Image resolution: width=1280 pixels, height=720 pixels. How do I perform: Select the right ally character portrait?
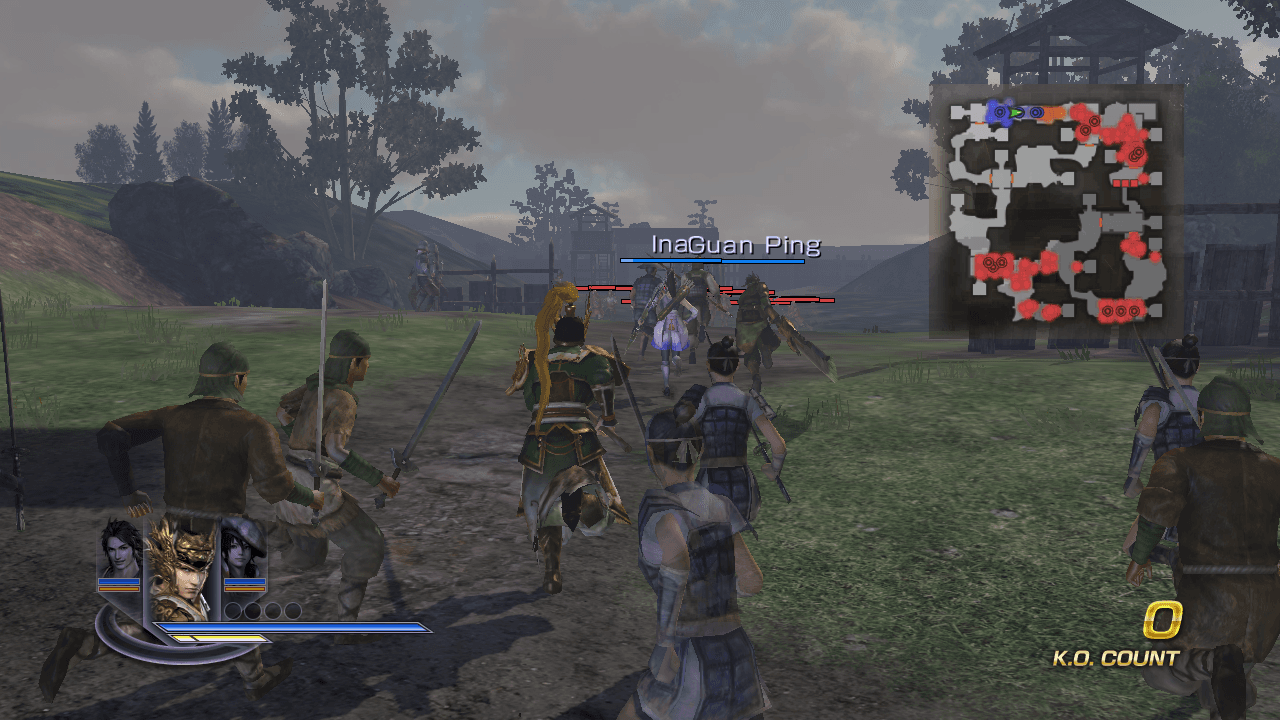point(242,553)
